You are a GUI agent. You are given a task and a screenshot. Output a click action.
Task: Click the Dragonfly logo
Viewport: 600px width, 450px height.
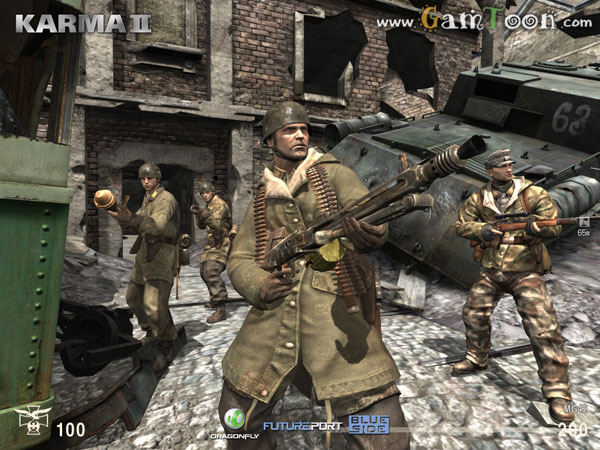pos(233,423)
